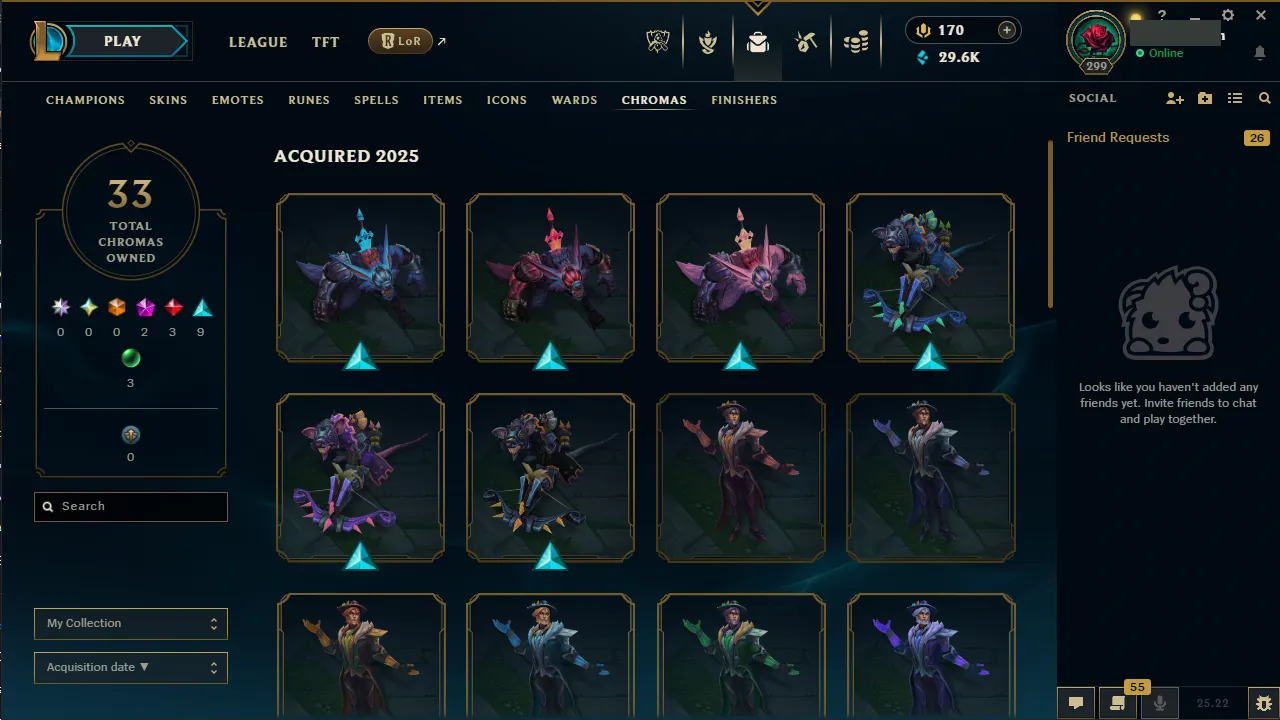Viewport: 1280px width, 720px height.
Task: Open chat via the speech bubble icon
Action: click(1076, 703)
